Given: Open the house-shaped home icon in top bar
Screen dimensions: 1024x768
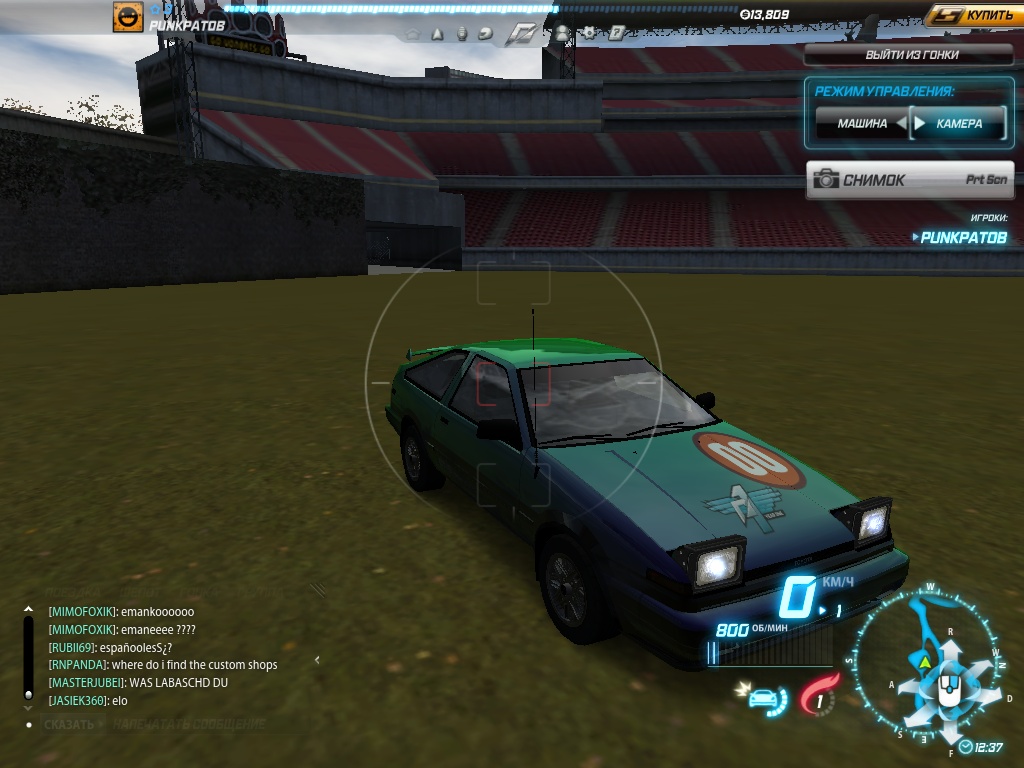Looking at the screenshot, I should coord(413,34).
